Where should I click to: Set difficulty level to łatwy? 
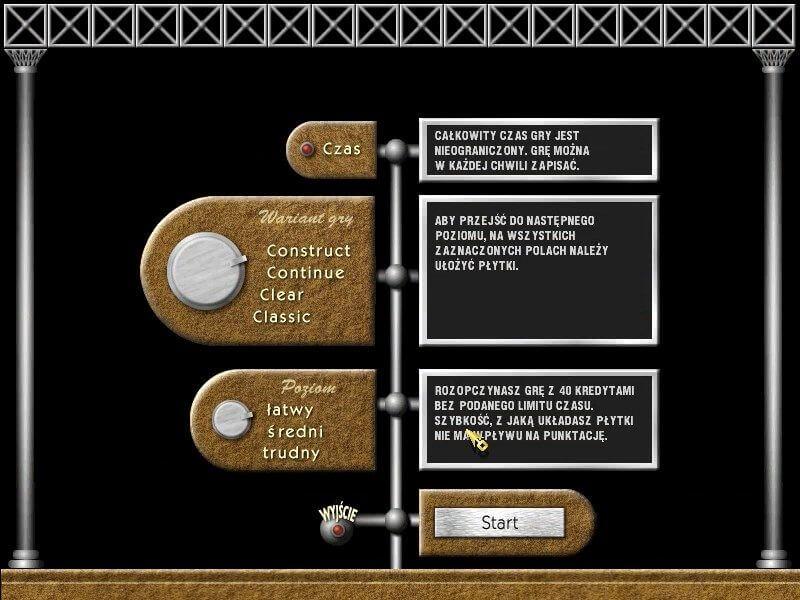click(x=290, y=409)
